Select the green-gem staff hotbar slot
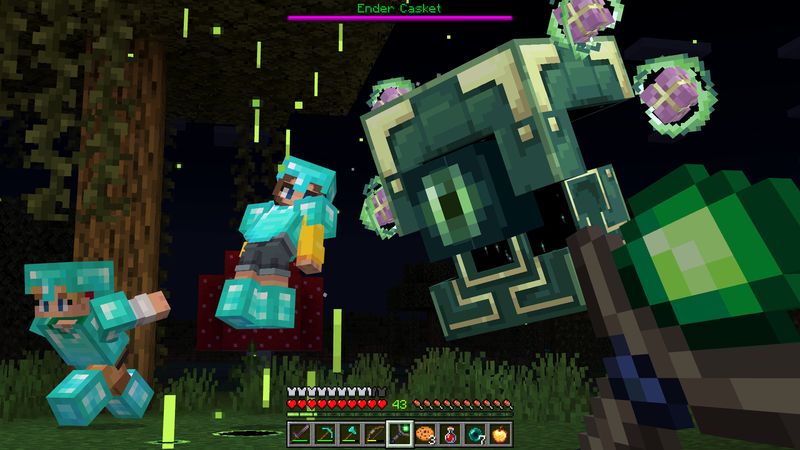The width and height of the screenshot is (800, 450). click(x=400, y=434)
